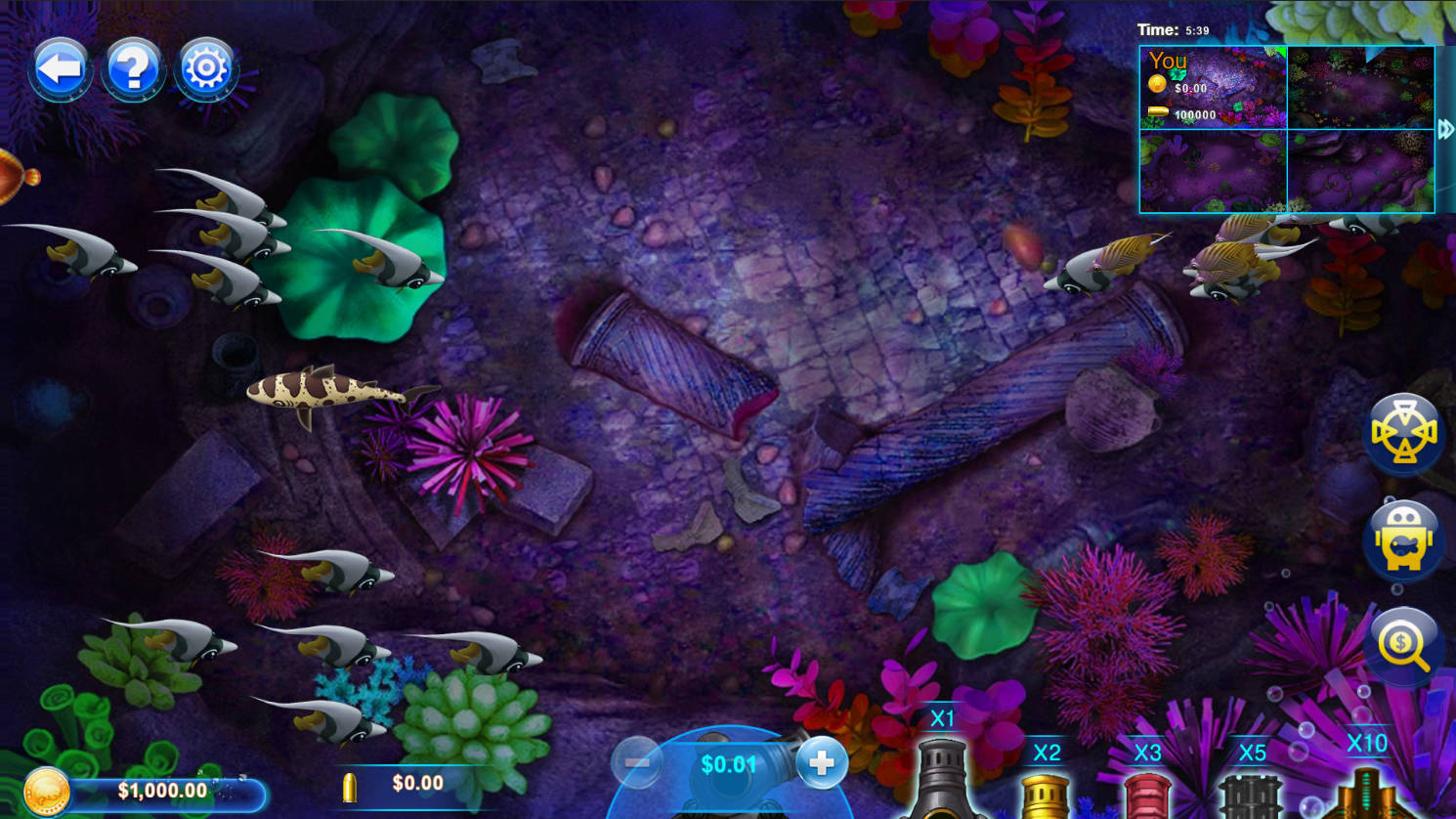Enable the auto-fire robot mode
The image size is (1456, 819).
point(1404,539)
